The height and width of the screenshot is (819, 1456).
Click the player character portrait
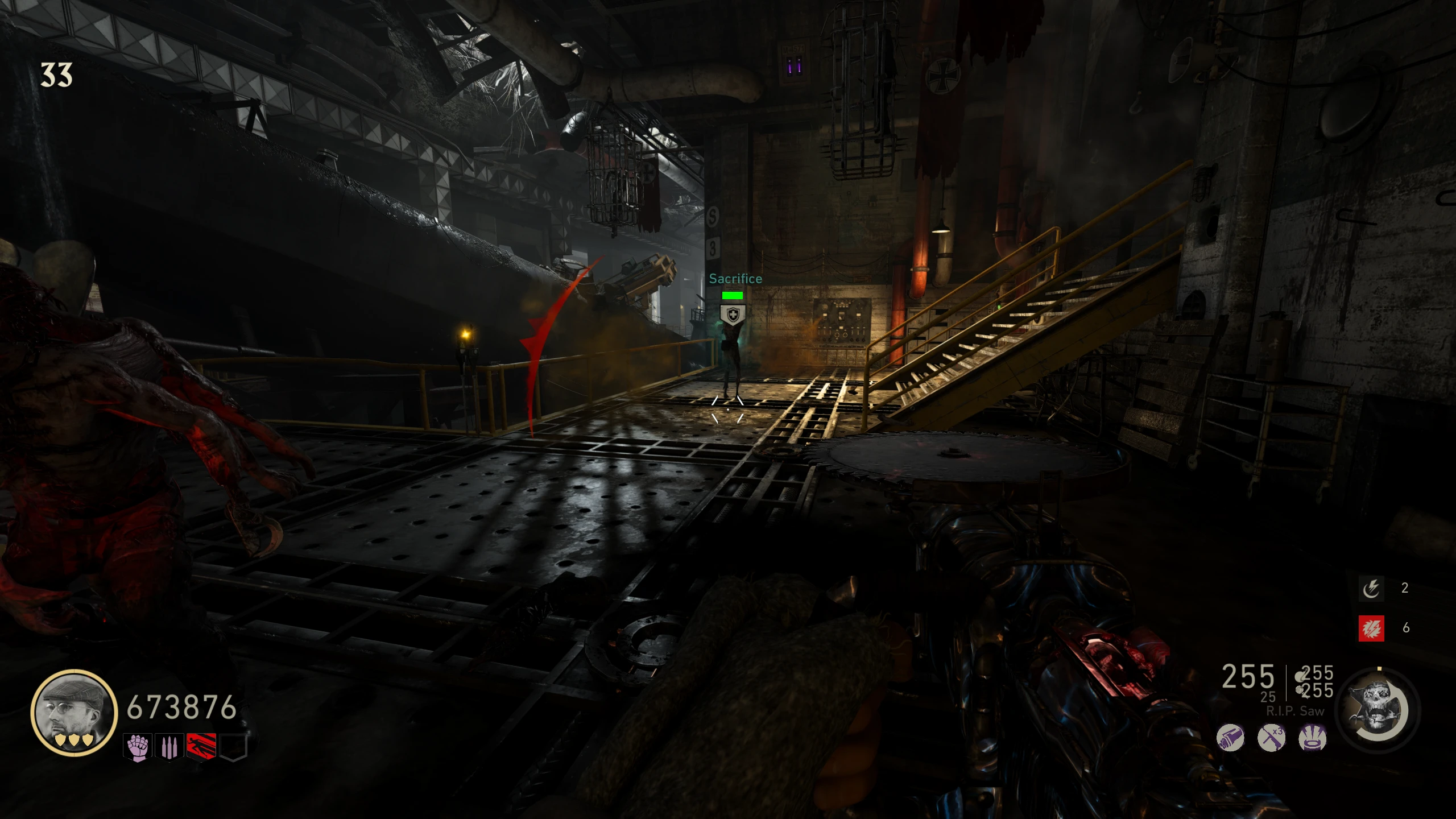[x=74, y=712]
